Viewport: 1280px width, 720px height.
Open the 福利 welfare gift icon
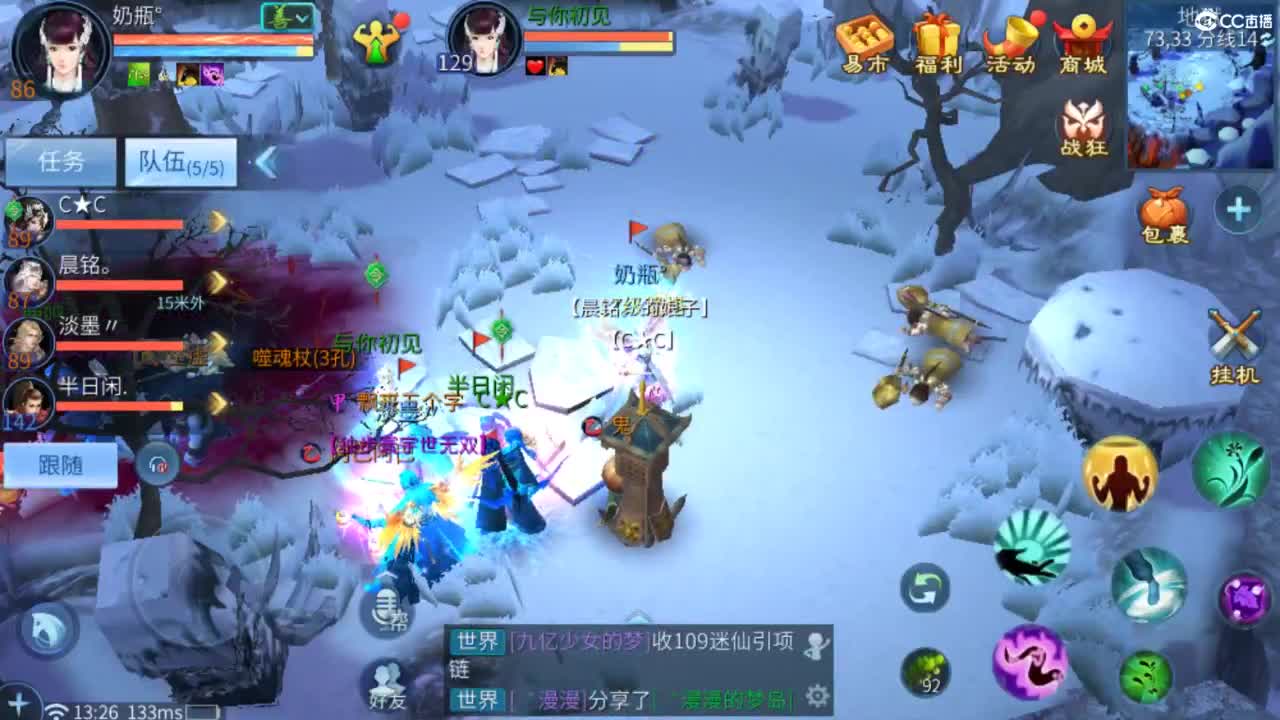935,35
